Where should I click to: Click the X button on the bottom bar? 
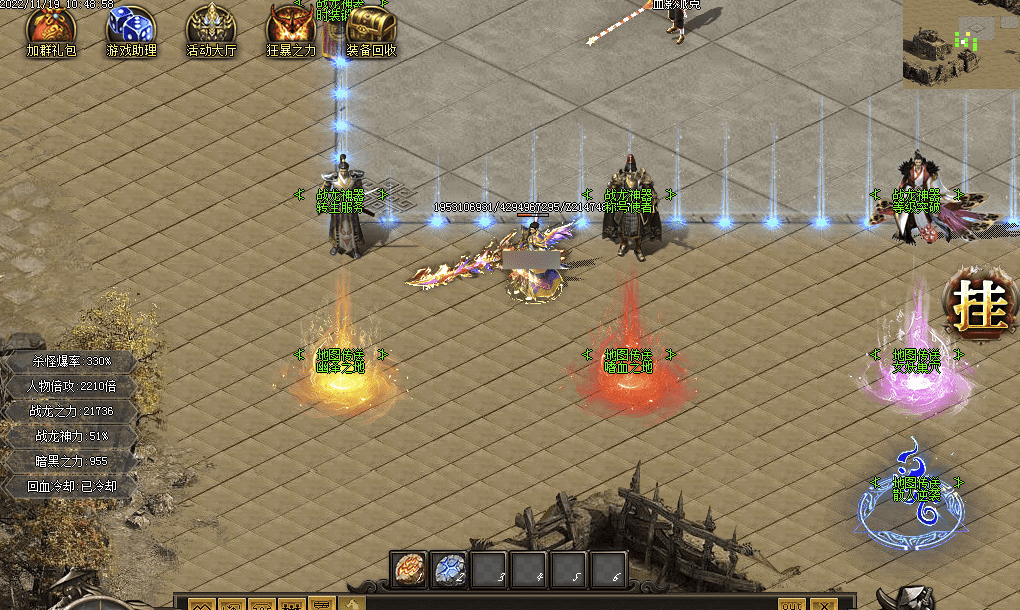click(824, 604)
